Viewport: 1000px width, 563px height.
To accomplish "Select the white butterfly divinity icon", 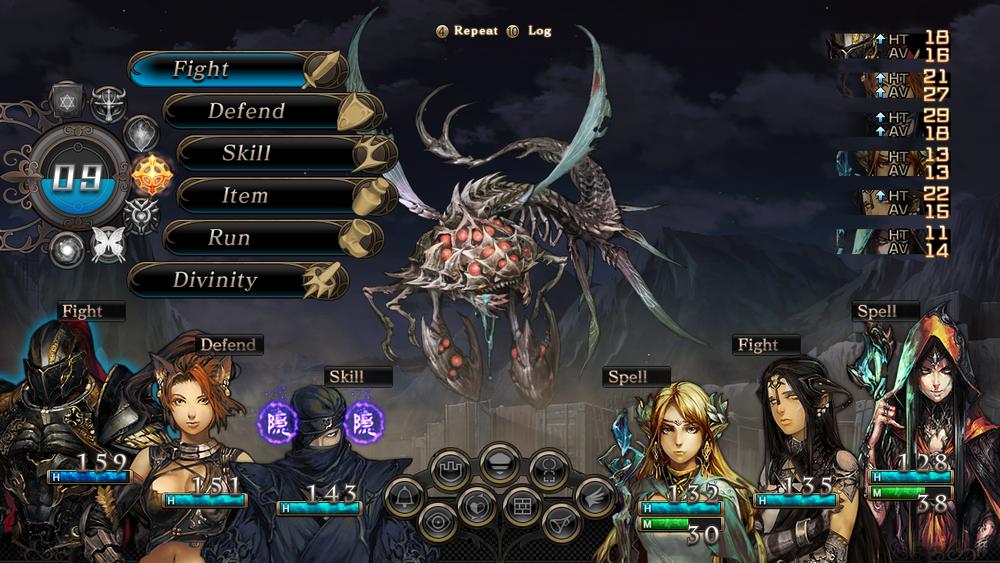I will (x=107, y=243).
